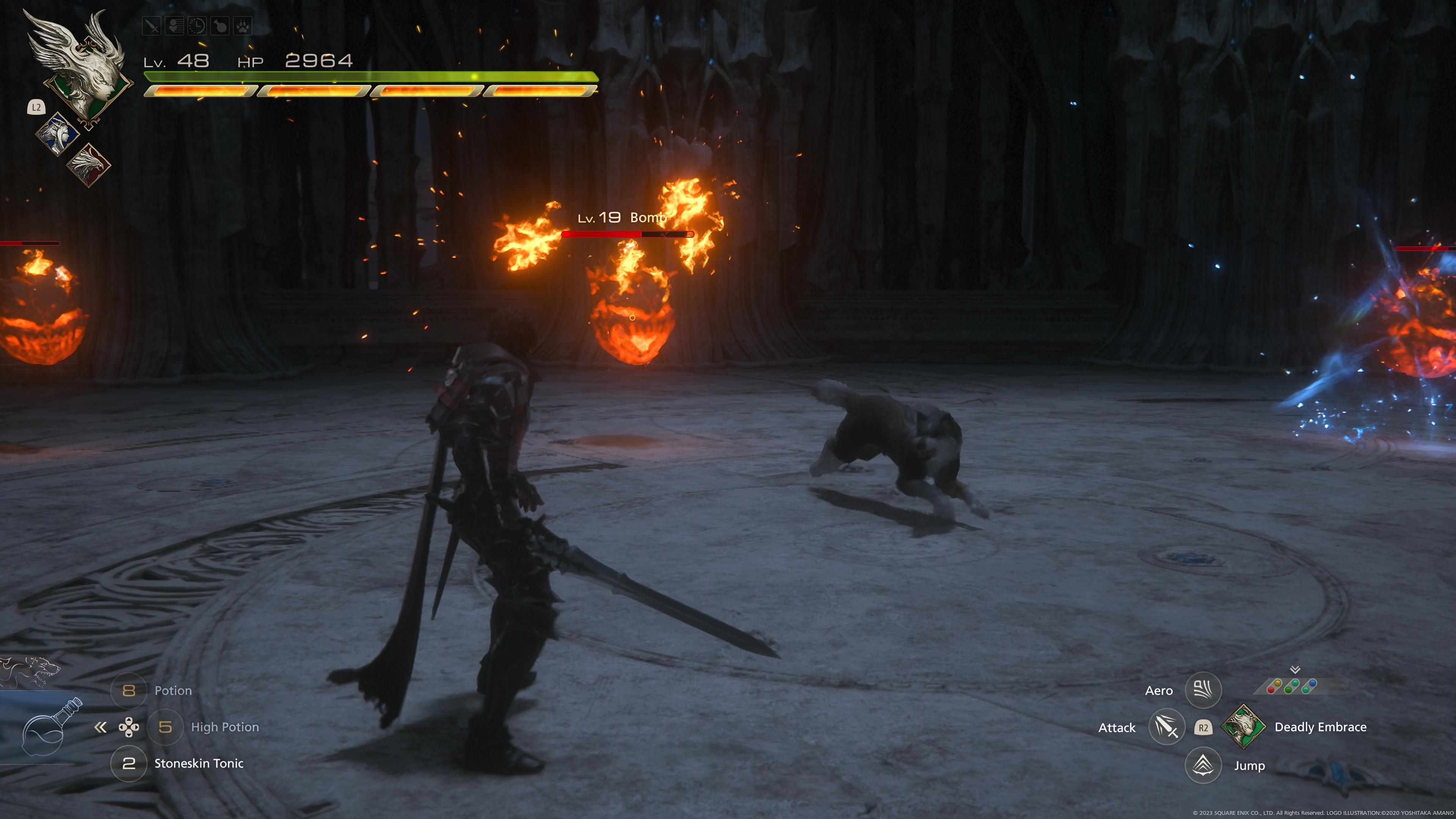Select the paw print status icon
Viewport: 1456px width, 819px height.
pos(243,26)
